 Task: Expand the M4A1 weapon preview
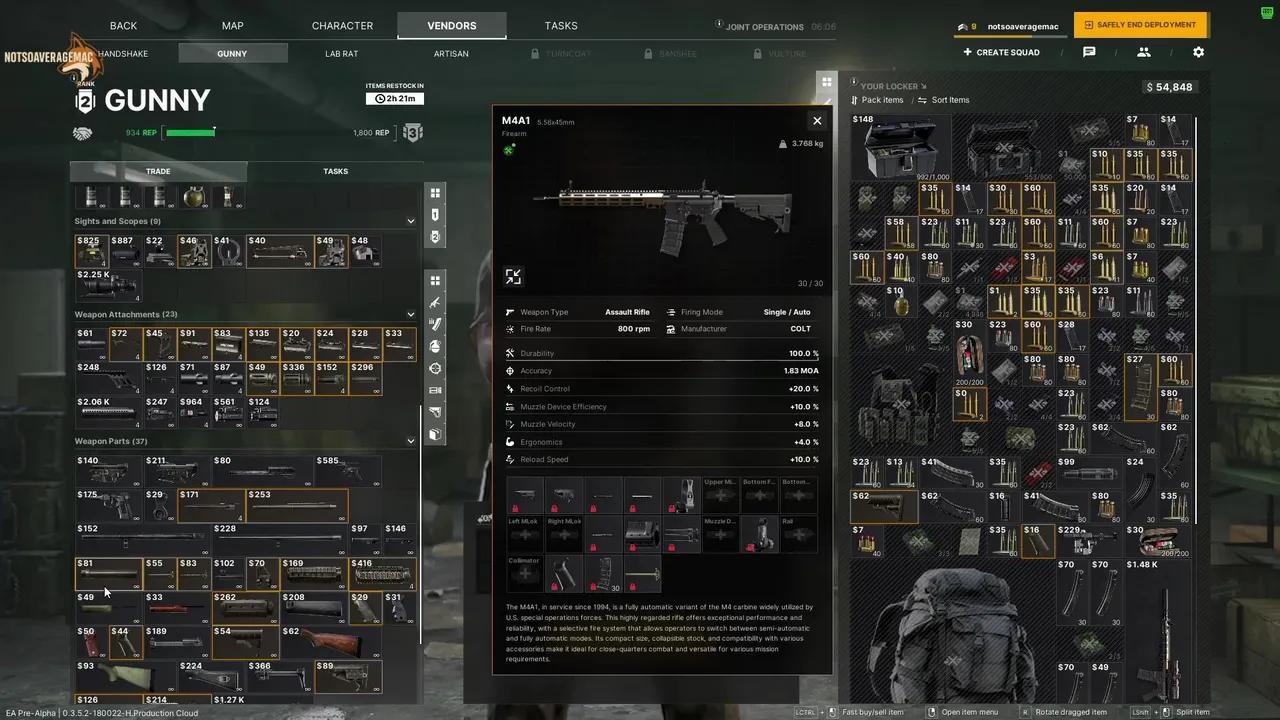point(513,277)
